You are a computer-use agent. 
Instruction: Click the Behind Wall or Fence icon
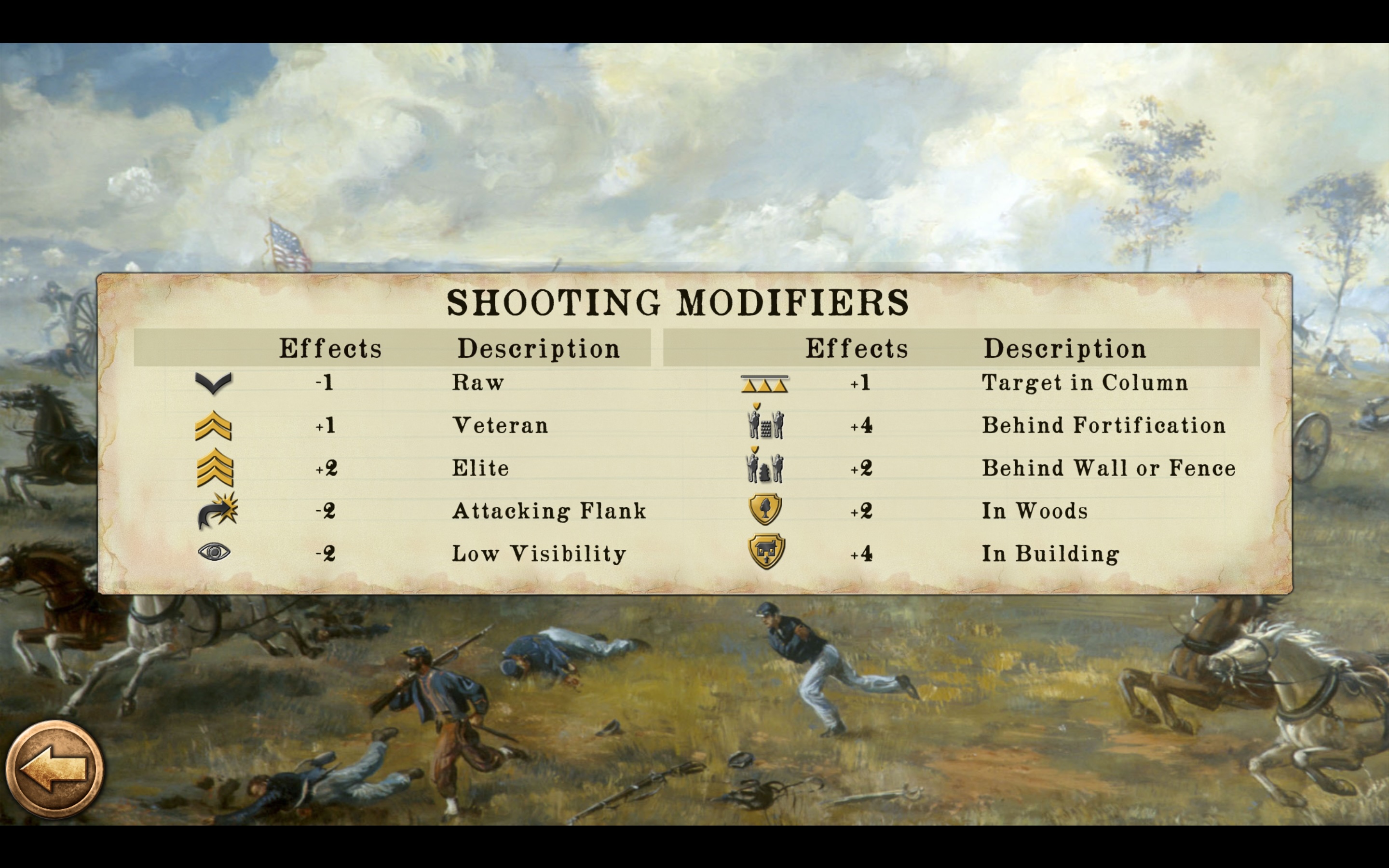[766, 467]
